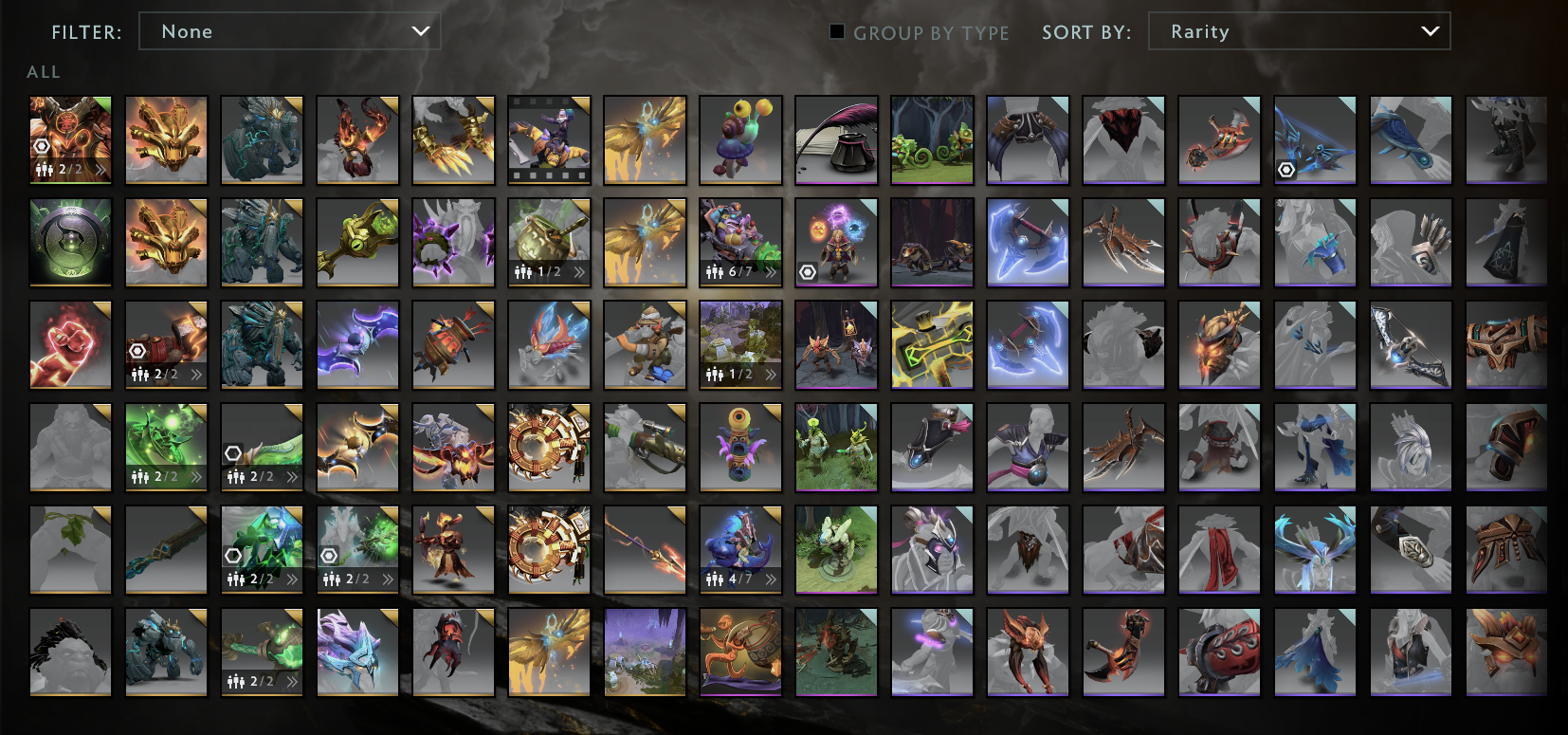Click the snail courier item
The height and width of the screenshot is (735, 1568).
[739, 139]
